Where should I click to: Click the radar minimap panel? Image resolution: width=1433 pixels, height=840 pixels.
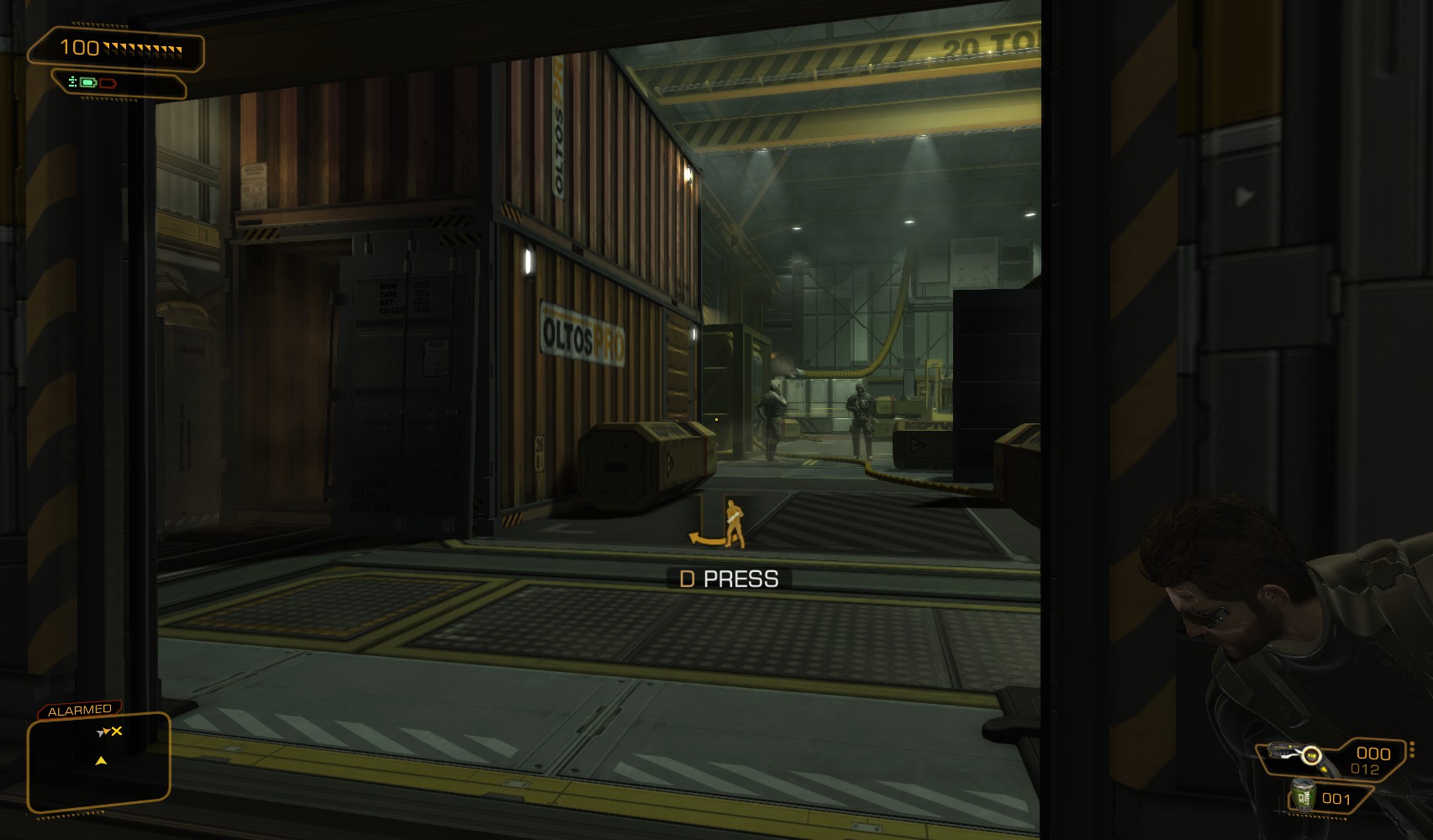coord(98,762)
